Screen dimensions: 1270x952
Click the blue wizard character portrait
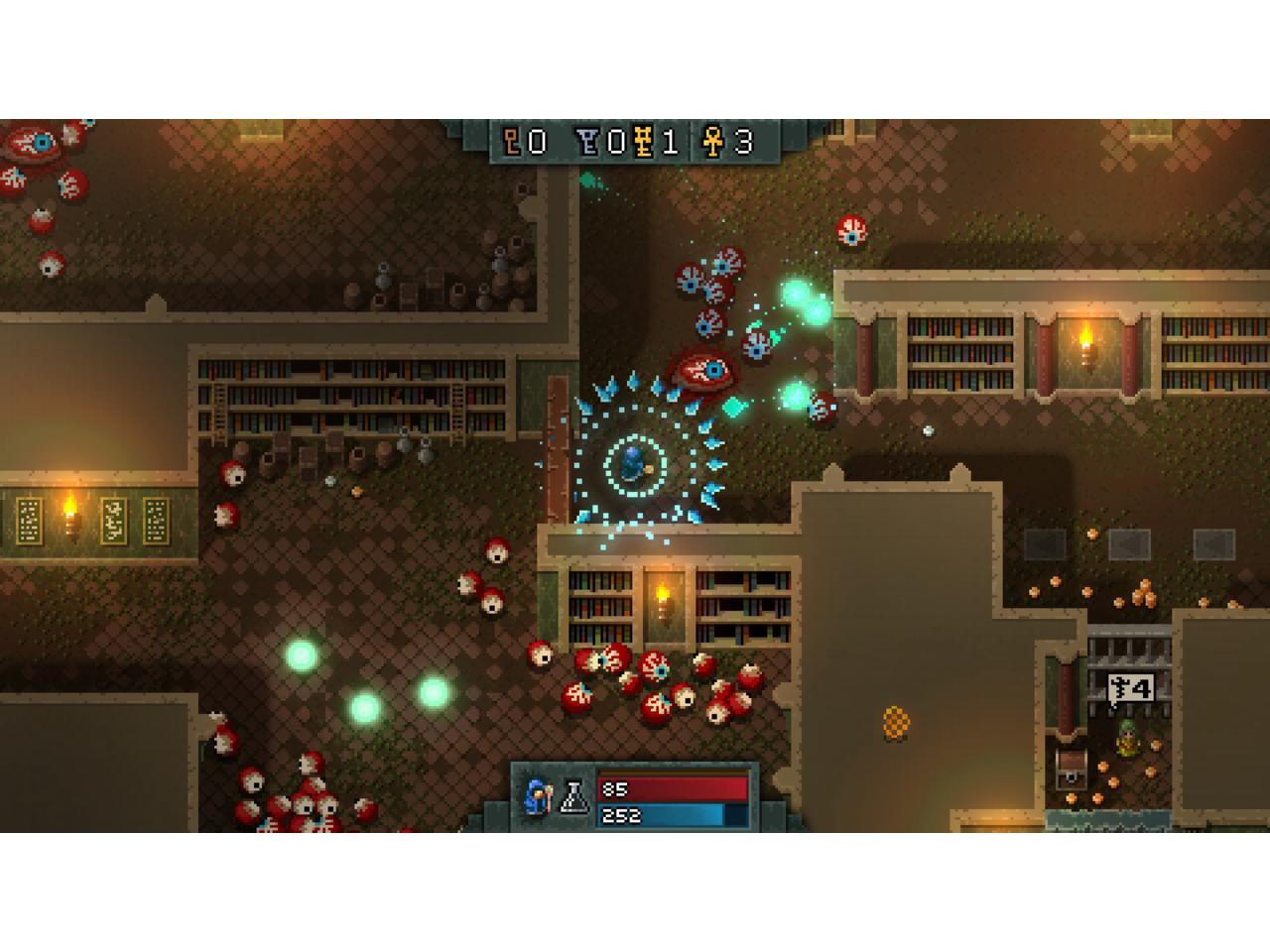539,796
